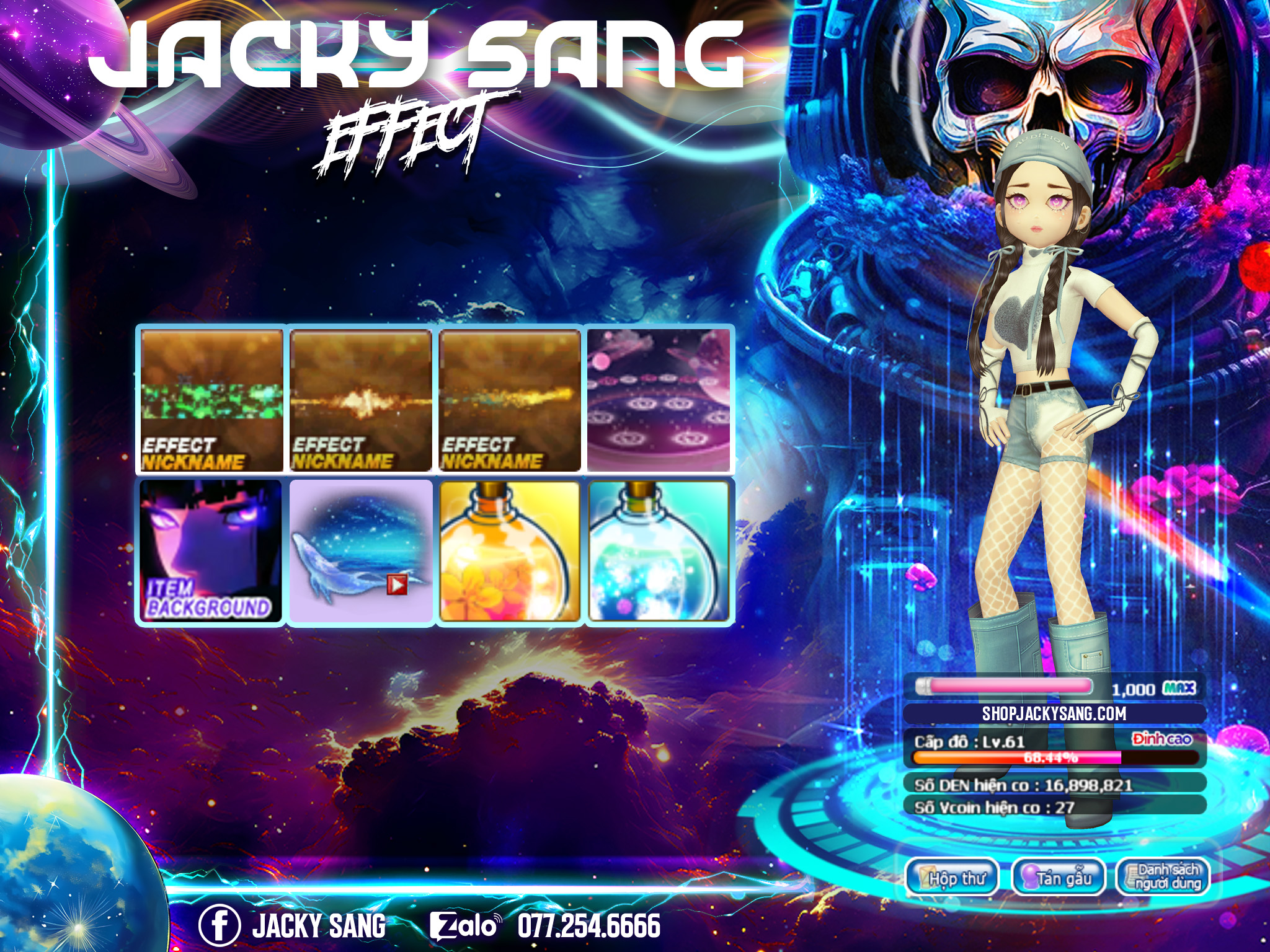Select the Item Background anime face slot
Image resolution: width=1270 pixels, height=952 pixels.
[211, 550]
